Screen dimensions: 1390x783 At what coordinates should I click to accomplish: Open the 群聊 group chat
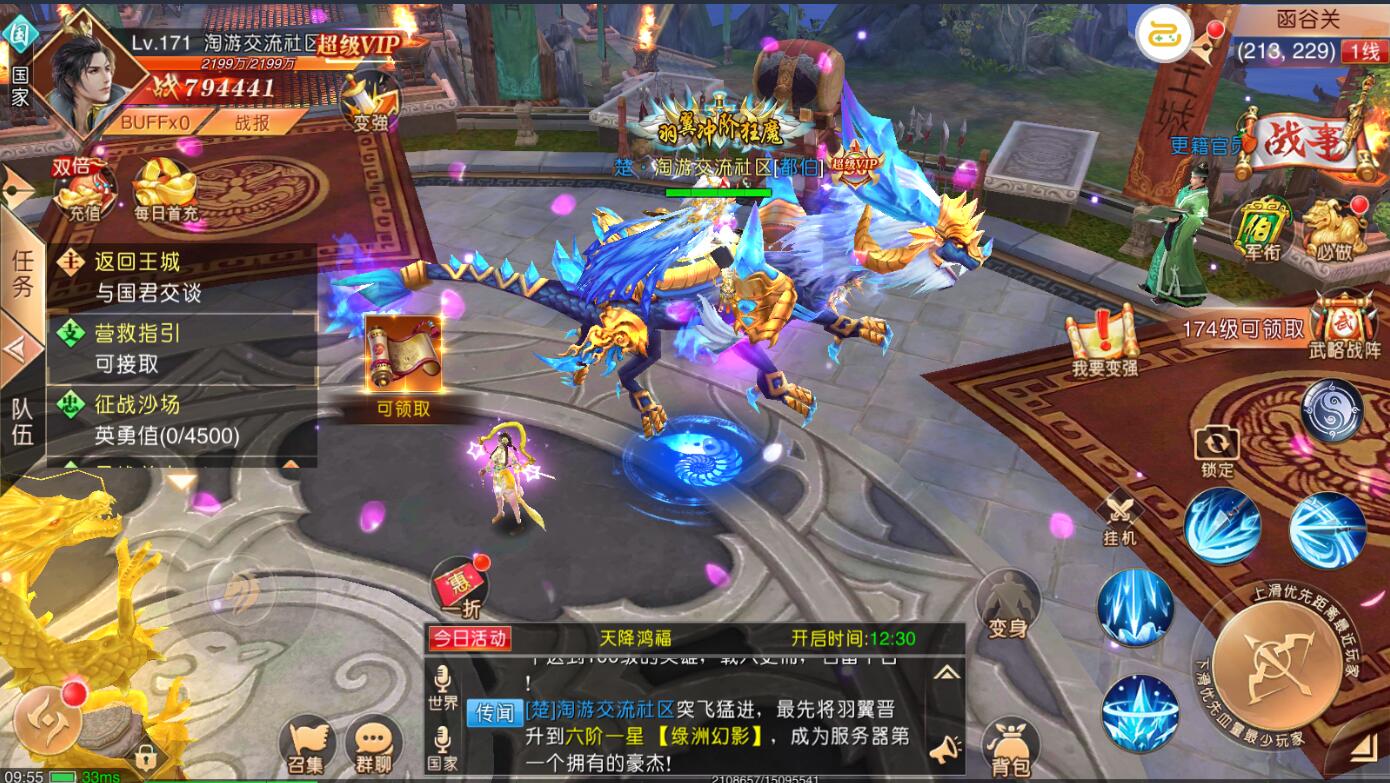coord(373,746)
